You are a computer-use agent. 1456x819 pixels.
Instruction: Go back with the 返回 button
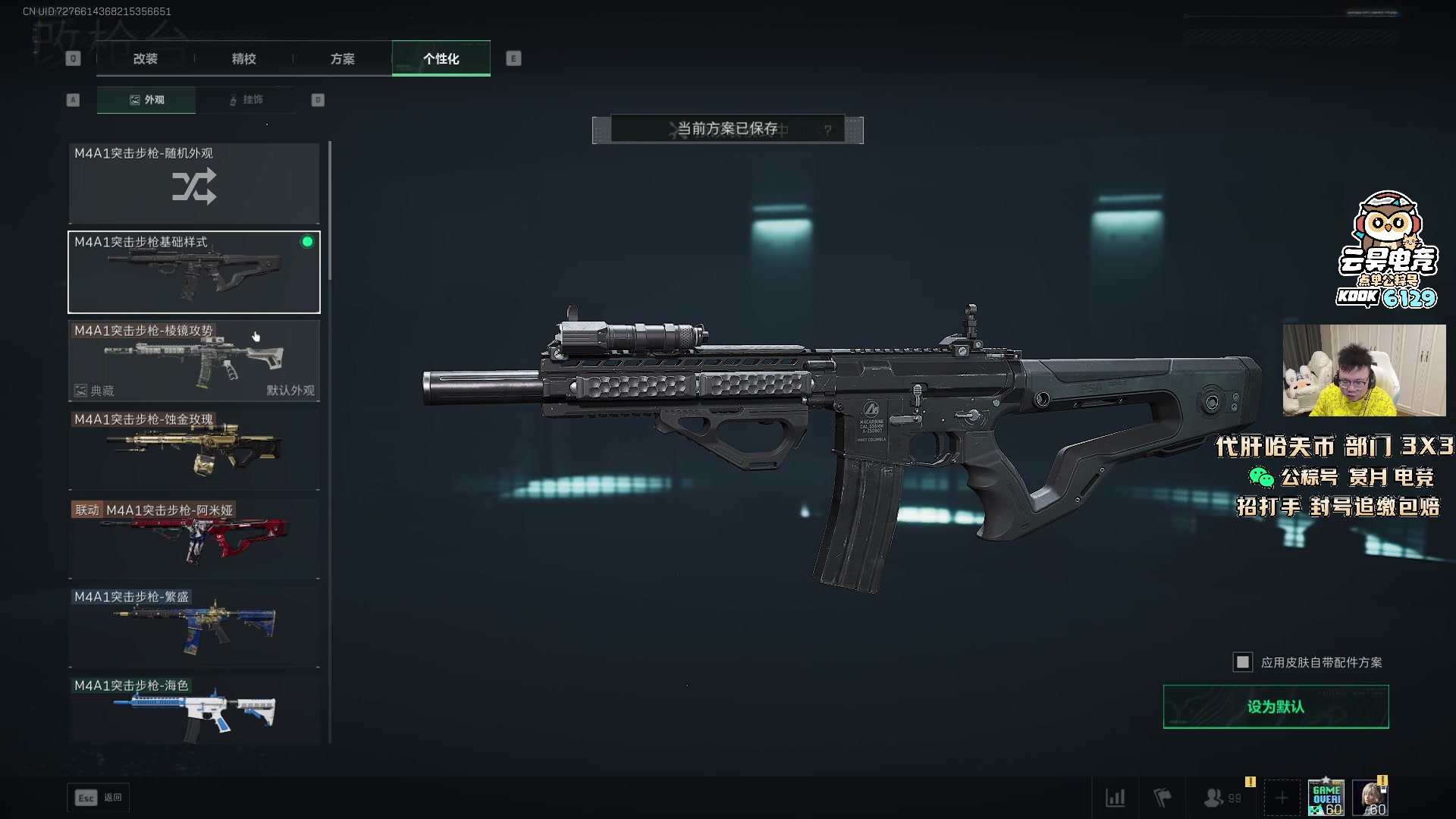[x=99, y=798]
